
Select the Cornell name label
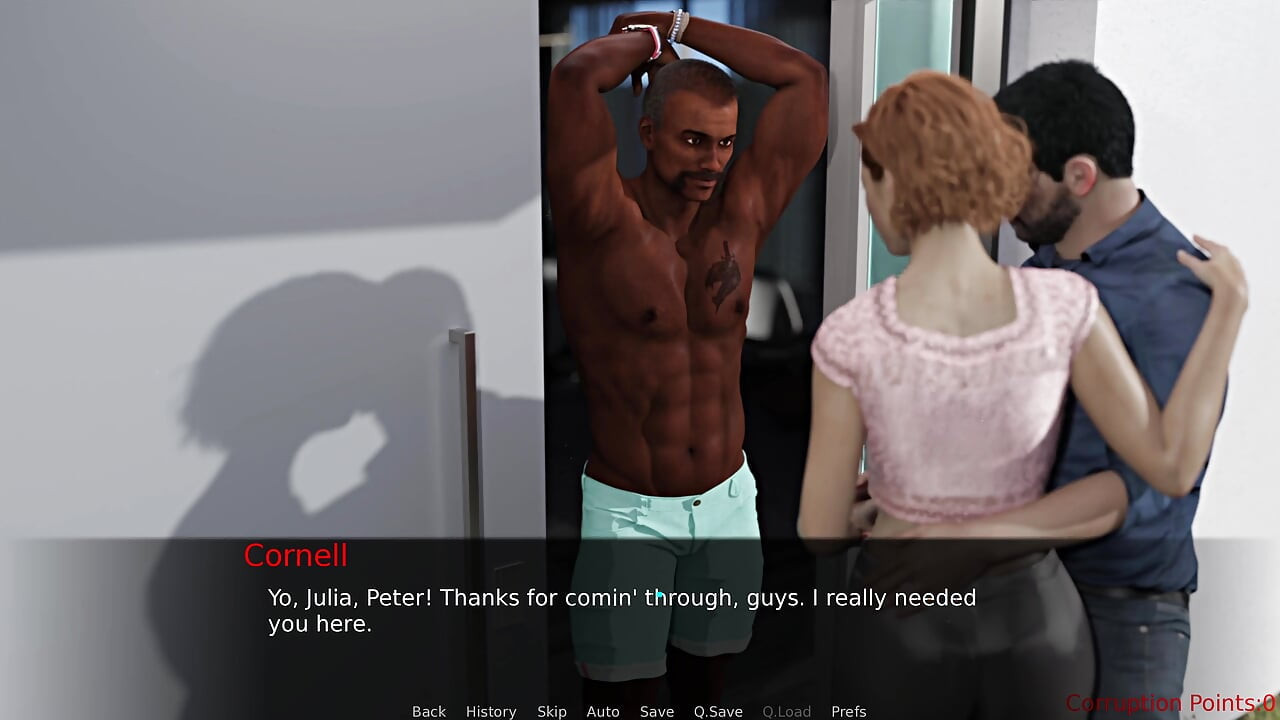[x=295, y=556]
